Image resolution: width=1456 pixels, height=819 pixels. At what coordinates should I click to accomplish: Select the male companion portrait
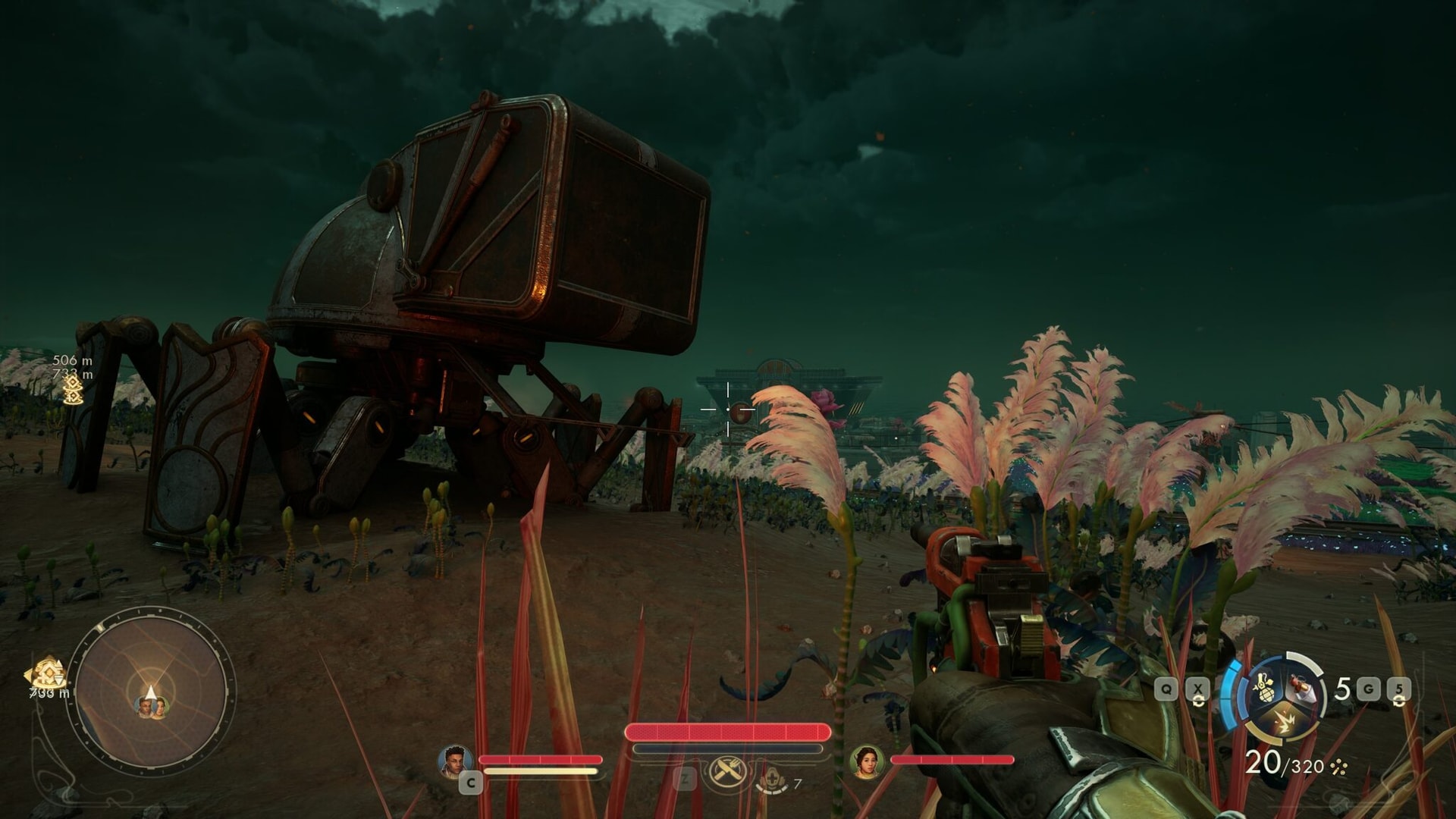coord(455,761)
